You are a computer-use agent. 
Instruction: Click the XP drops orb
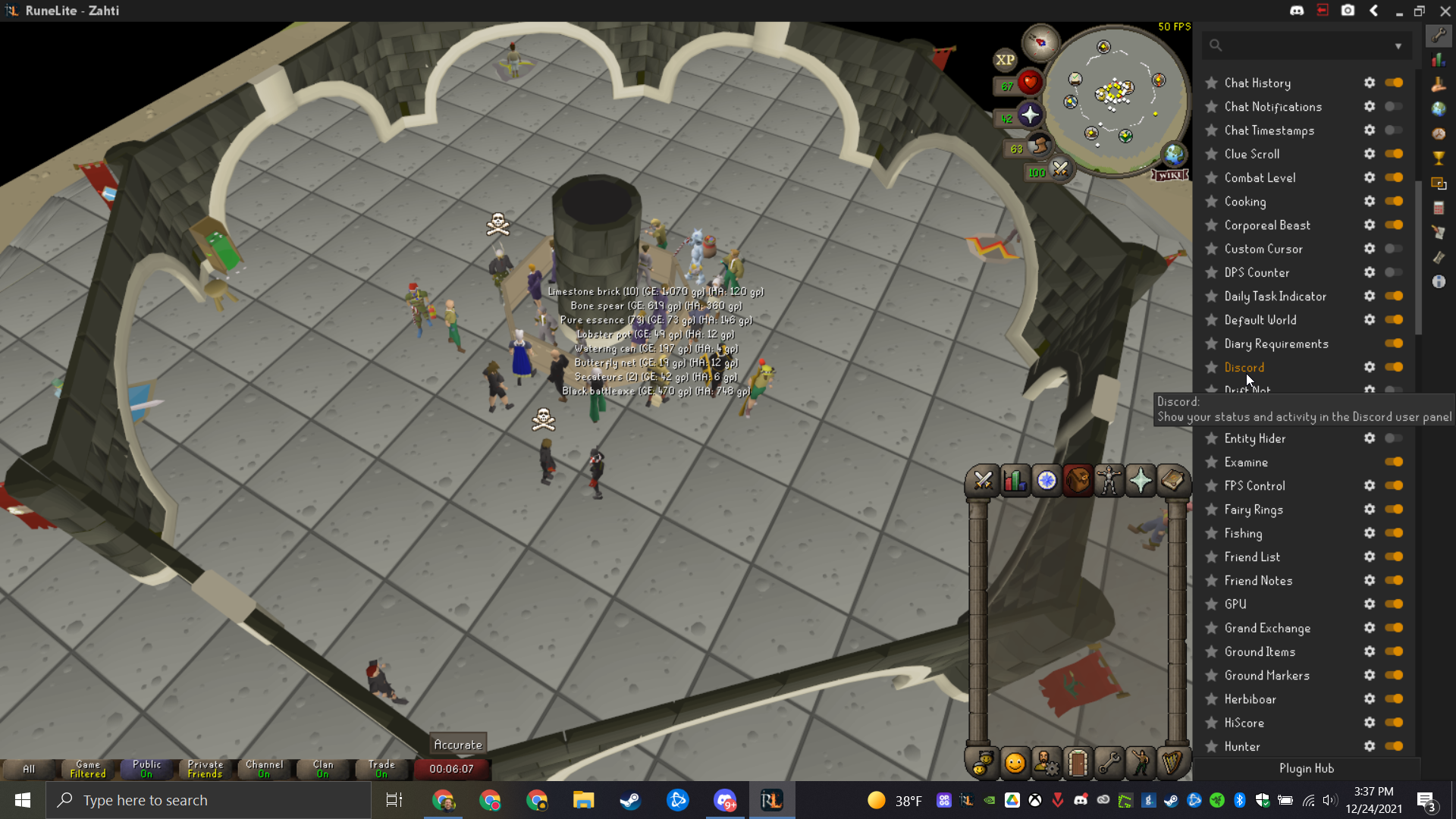pyautogui.click(x=1005, y=60)
